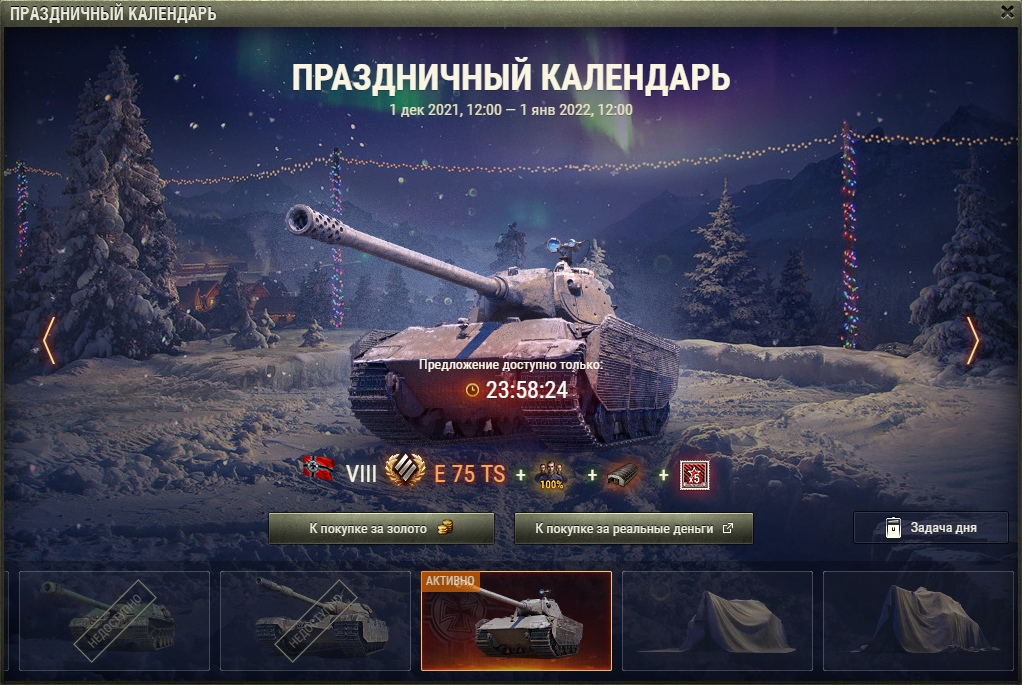Screen dimensions: 1022x685
Task: Inspect the garage slot bonus icon
Action: pos(624,475)
